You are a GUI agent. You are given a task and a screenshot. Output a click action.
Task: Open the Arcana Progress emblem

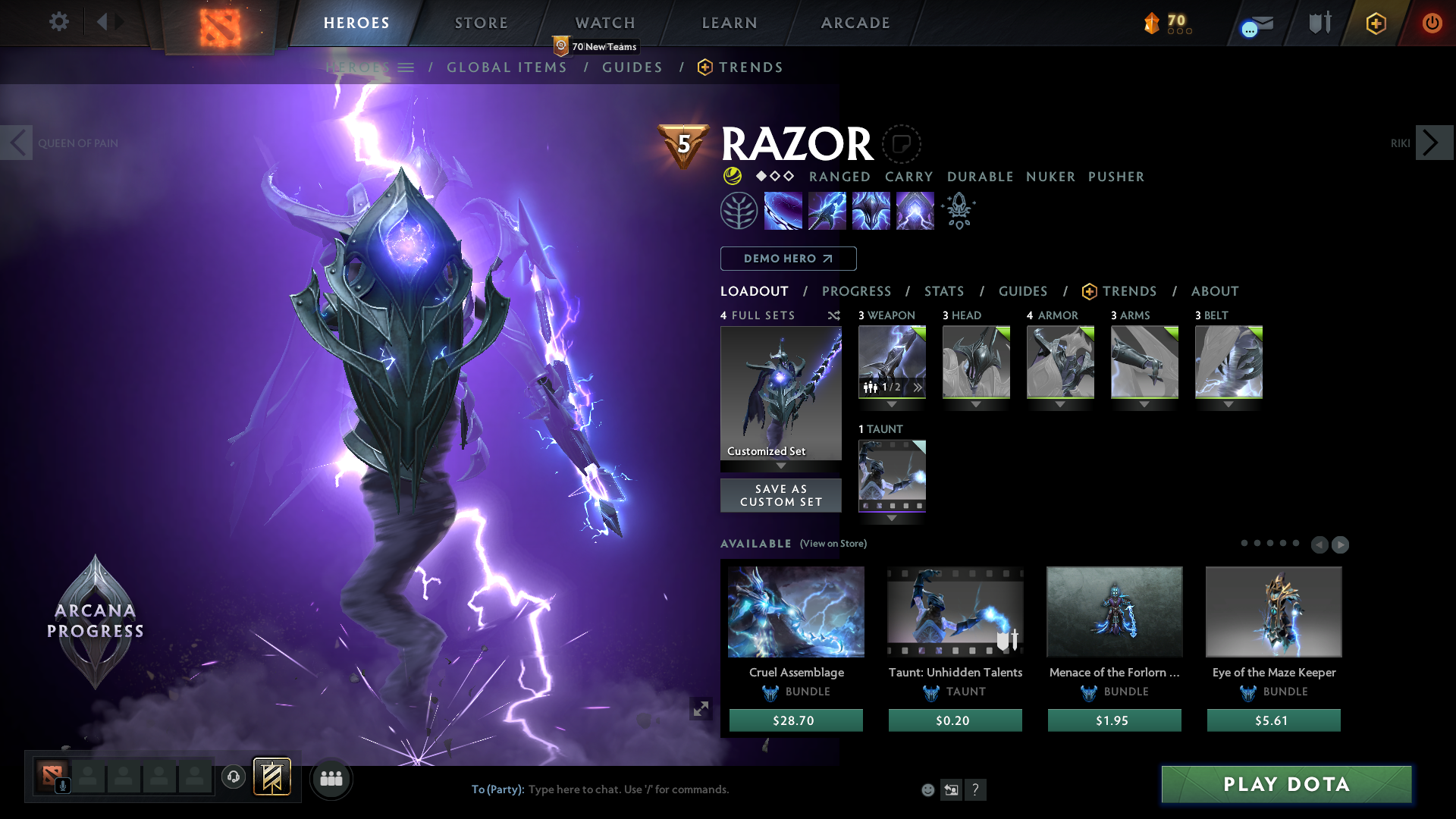coord(96,621)
